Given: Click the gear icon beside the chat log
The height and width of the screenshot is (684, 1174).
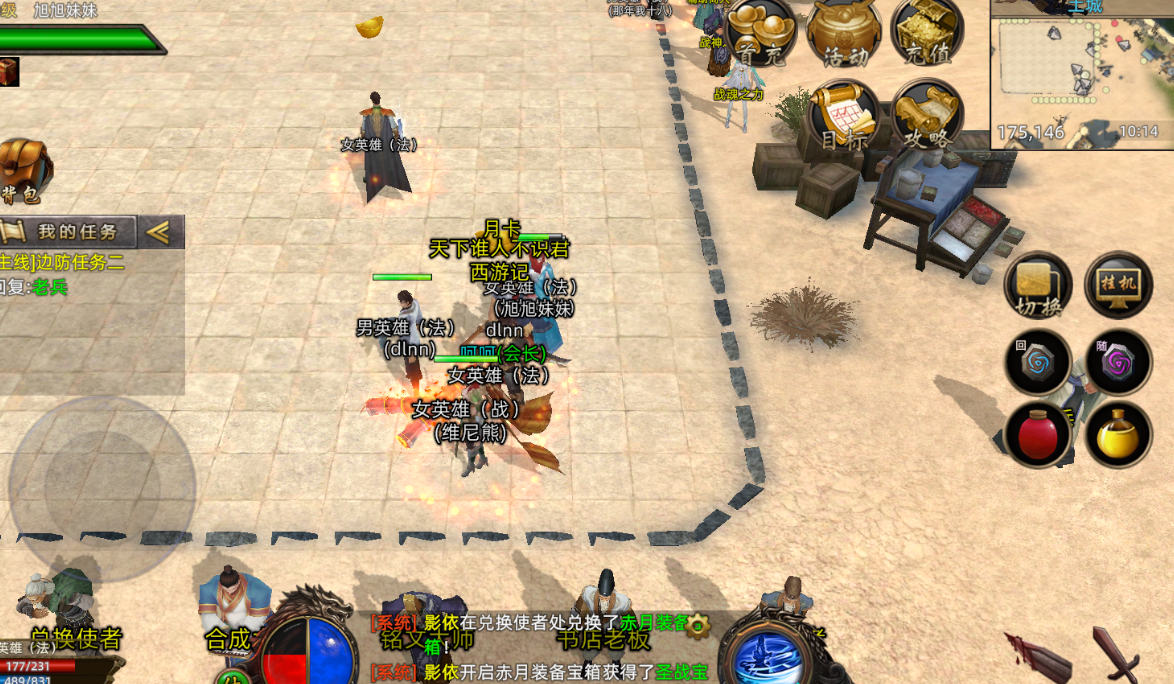Looking at the screenshot, I should tap(697, 626).
